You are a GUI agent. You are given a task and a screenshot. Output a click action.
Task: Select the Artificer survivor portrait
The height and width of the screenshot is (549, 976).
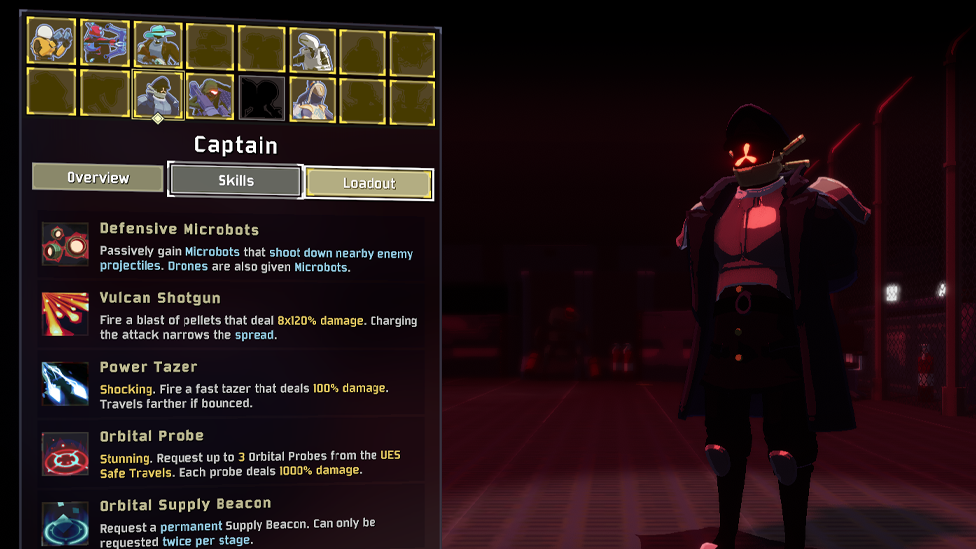(313, 48)
